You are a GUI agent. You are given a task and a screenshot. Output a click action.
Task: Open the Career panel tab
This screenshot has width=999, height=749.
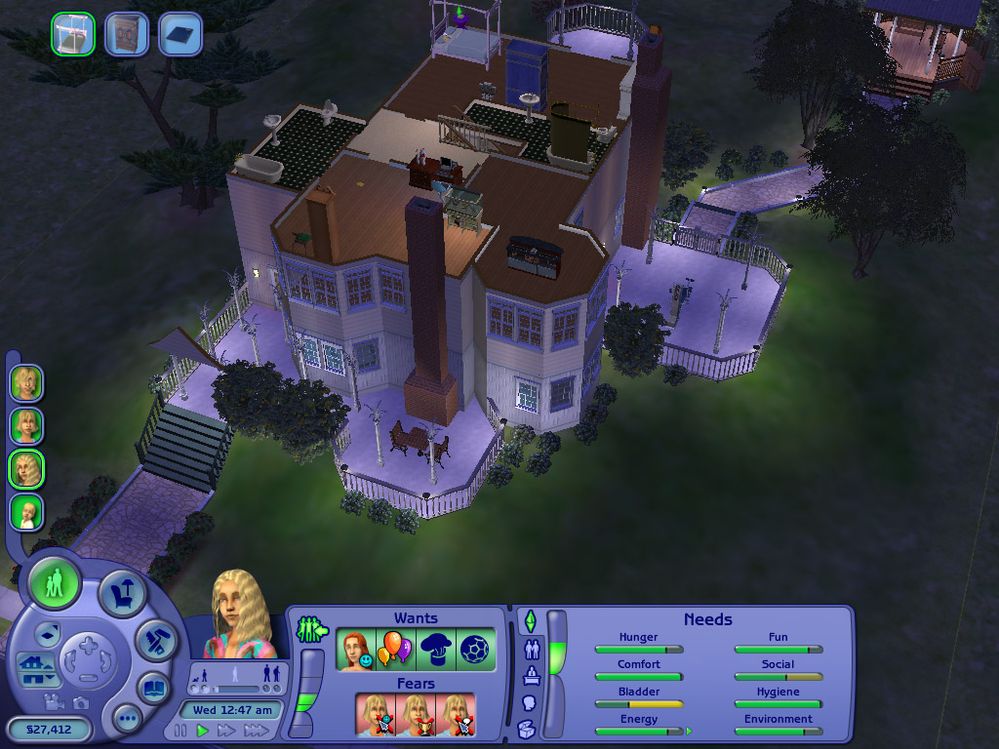pyautogui.click(x=530, y=676)
